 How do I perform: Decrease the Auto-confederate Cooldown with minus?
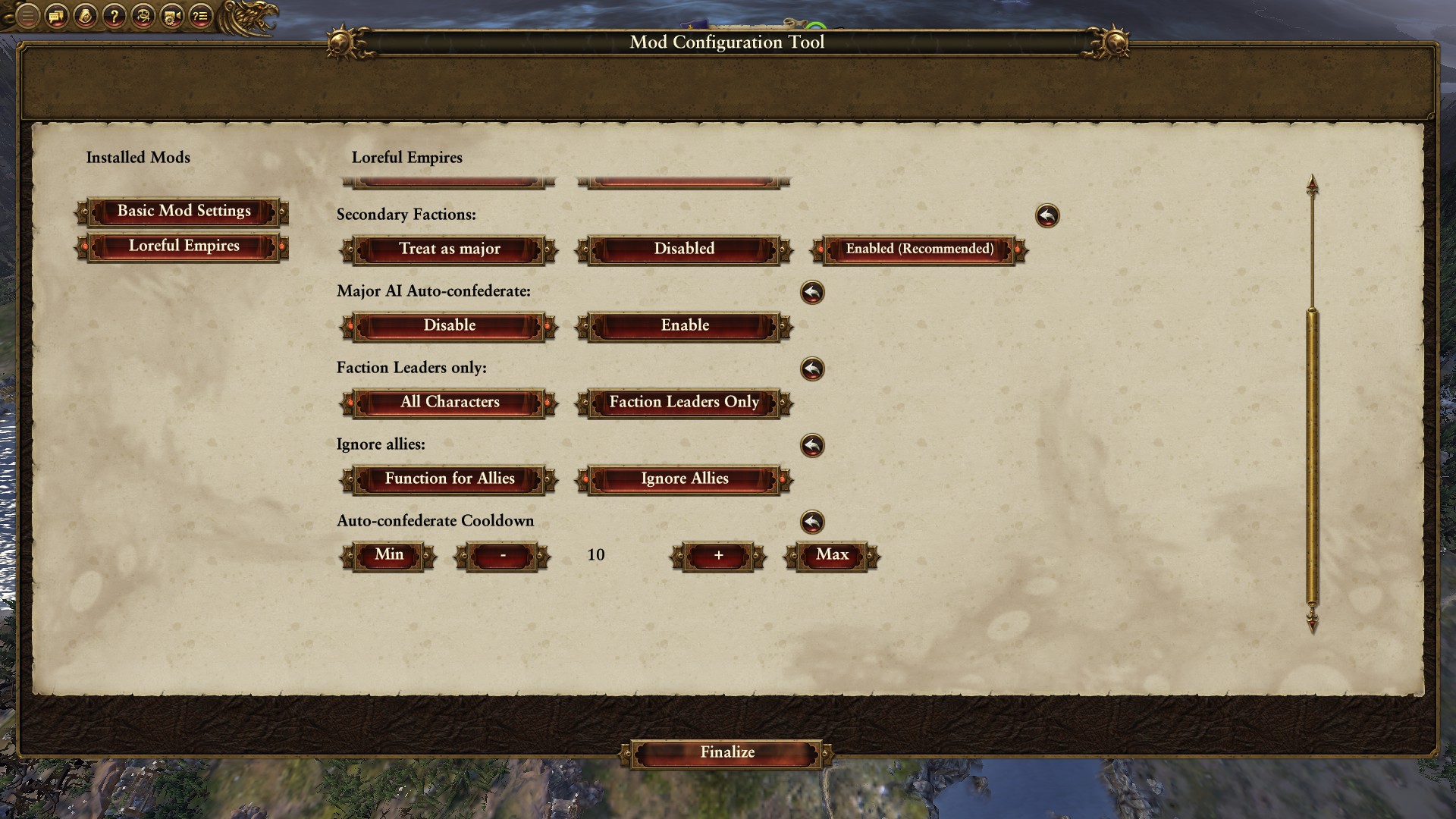tap(502, 556)
